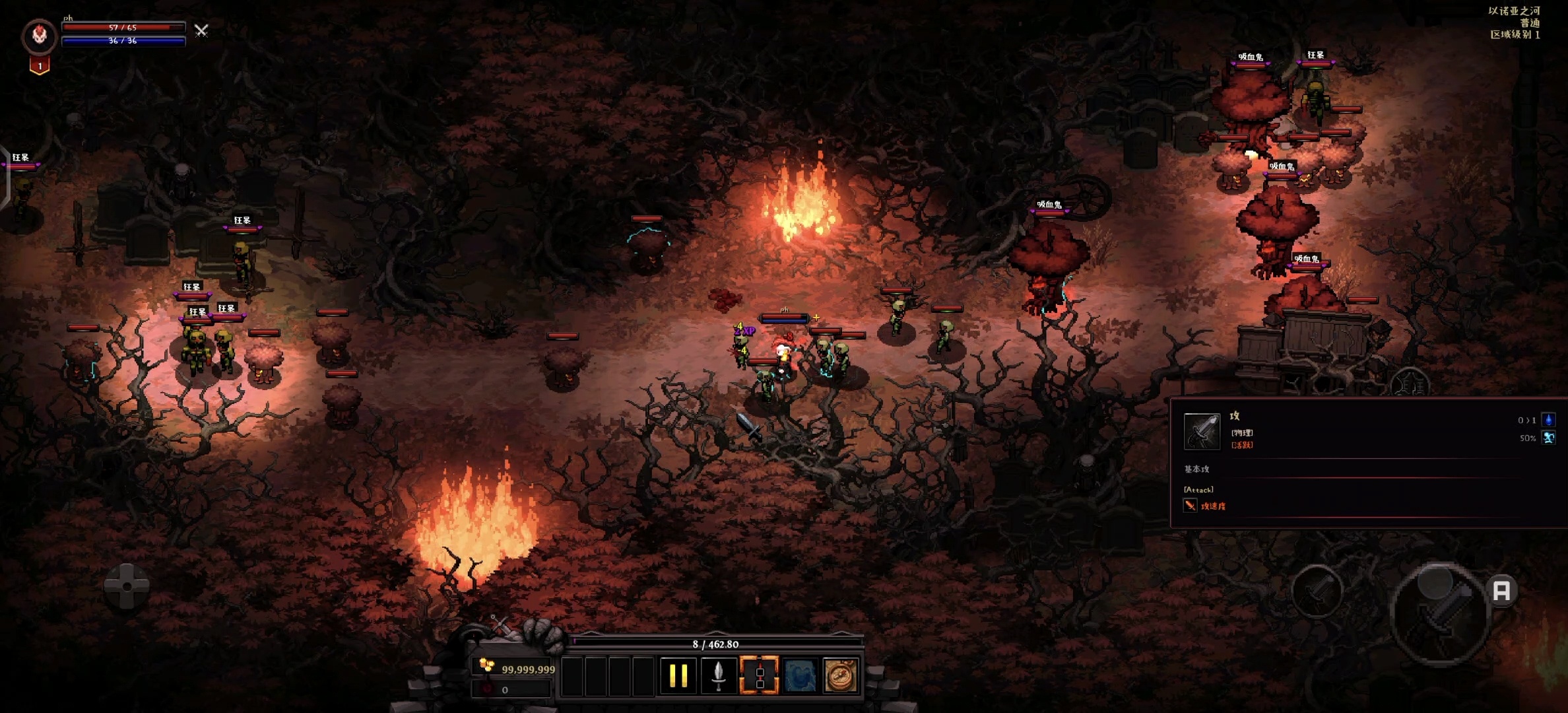The width and height of the screenshot is (1568, 713).
Task: Open the character portrait with red-haired skull
Action: pos(40,36)
